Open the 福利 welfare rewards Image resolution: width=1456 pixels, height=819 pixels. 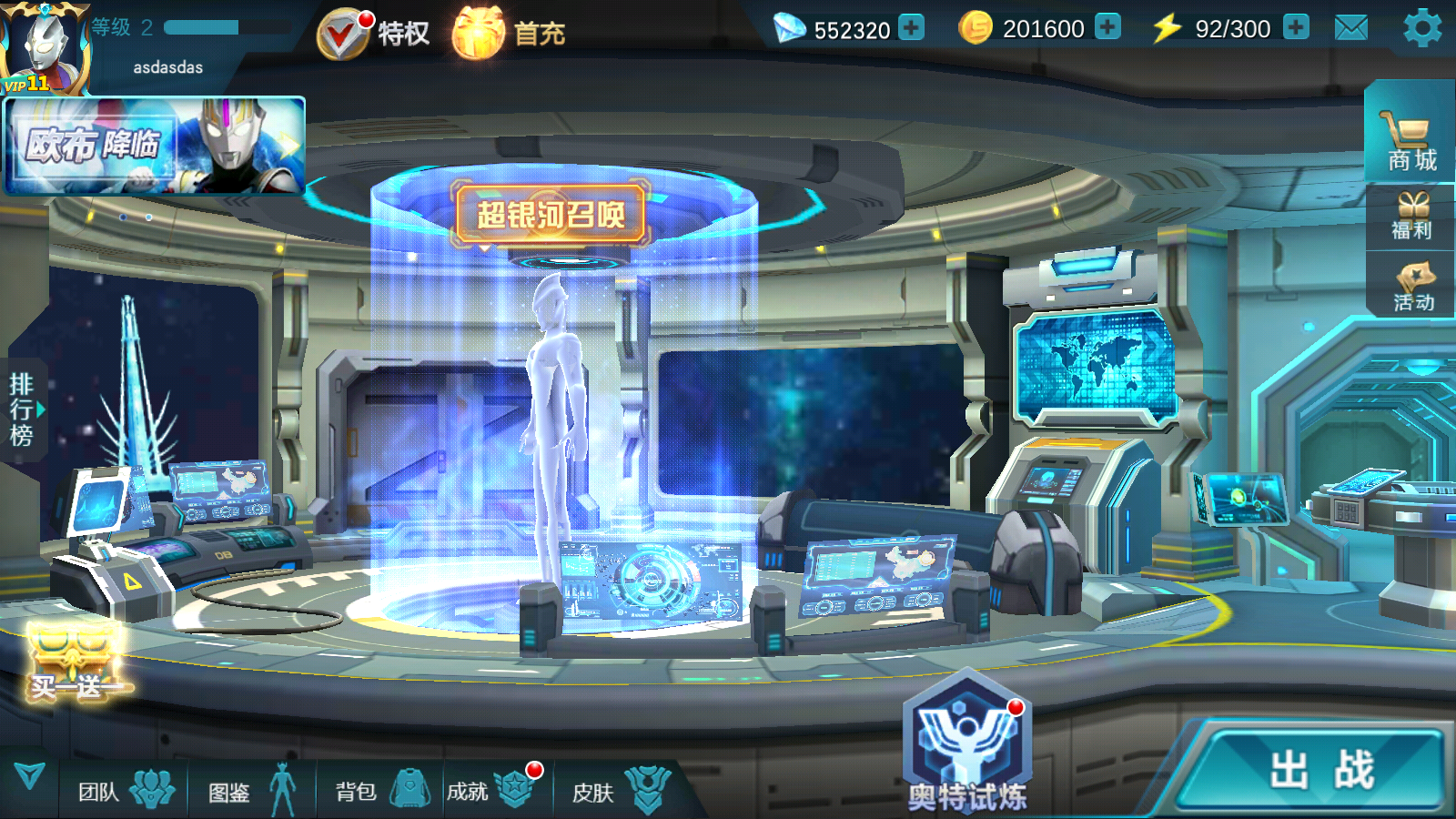(x=1411, y=217)
